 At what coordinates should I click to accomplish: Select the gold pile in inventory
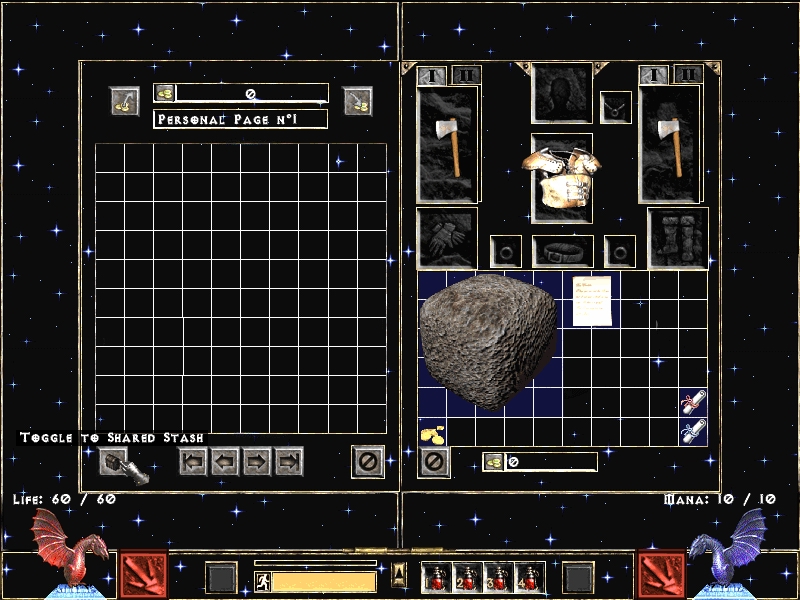pos(433,432)
